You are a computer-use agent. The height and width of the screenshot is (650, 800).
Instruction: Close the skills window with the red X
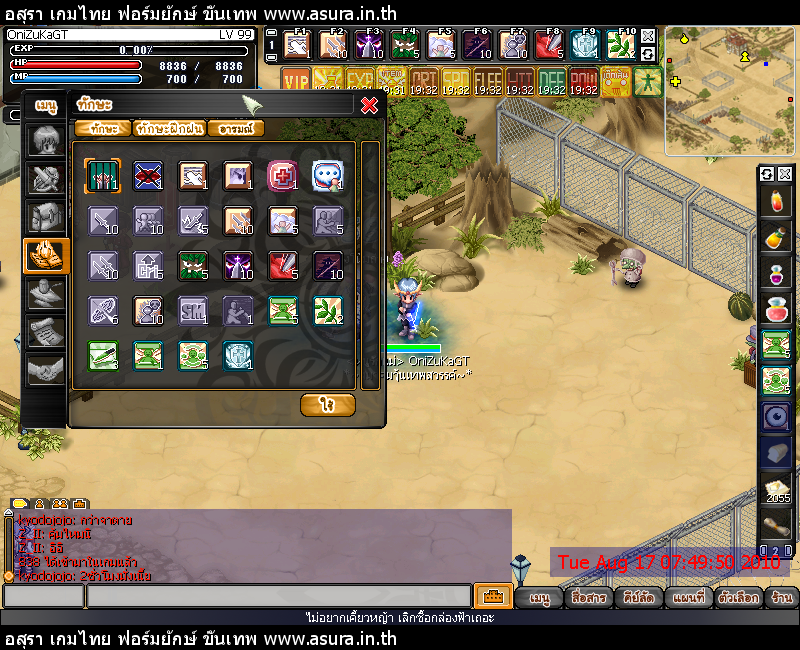369,104
